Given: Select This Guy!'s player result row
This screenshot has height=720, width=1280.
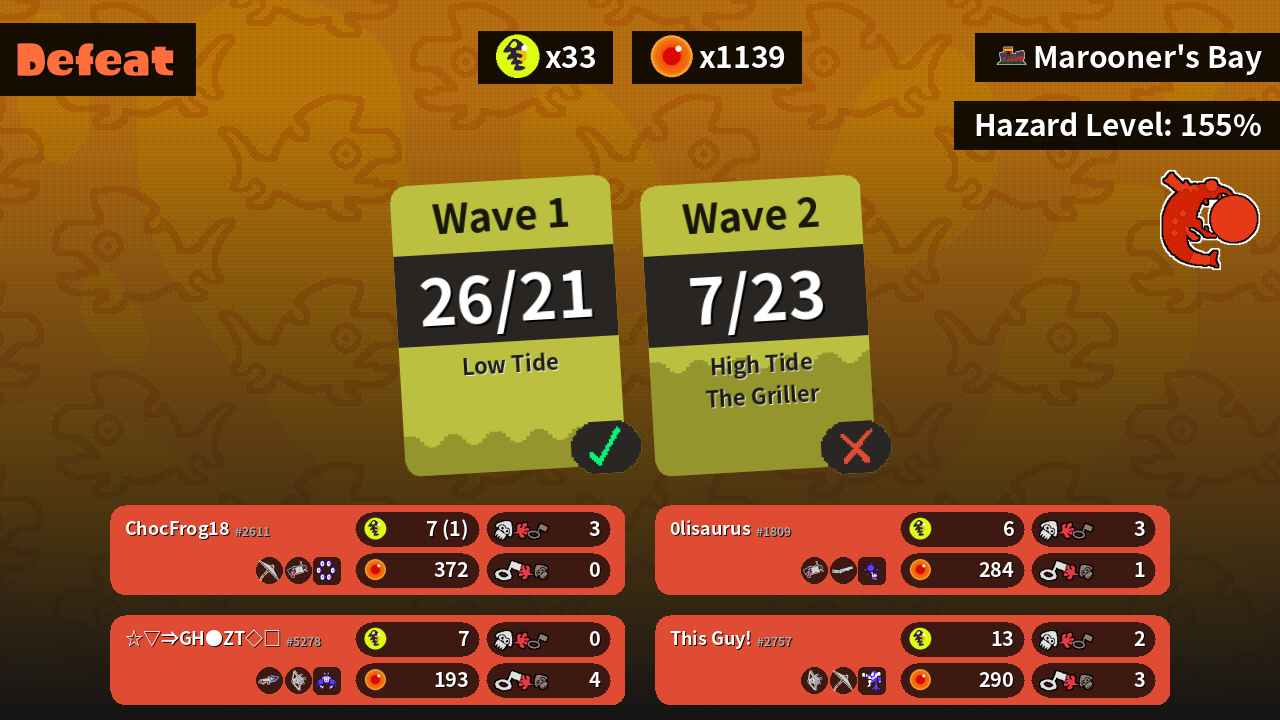Looking at the screenshot, I should point(912,660).
